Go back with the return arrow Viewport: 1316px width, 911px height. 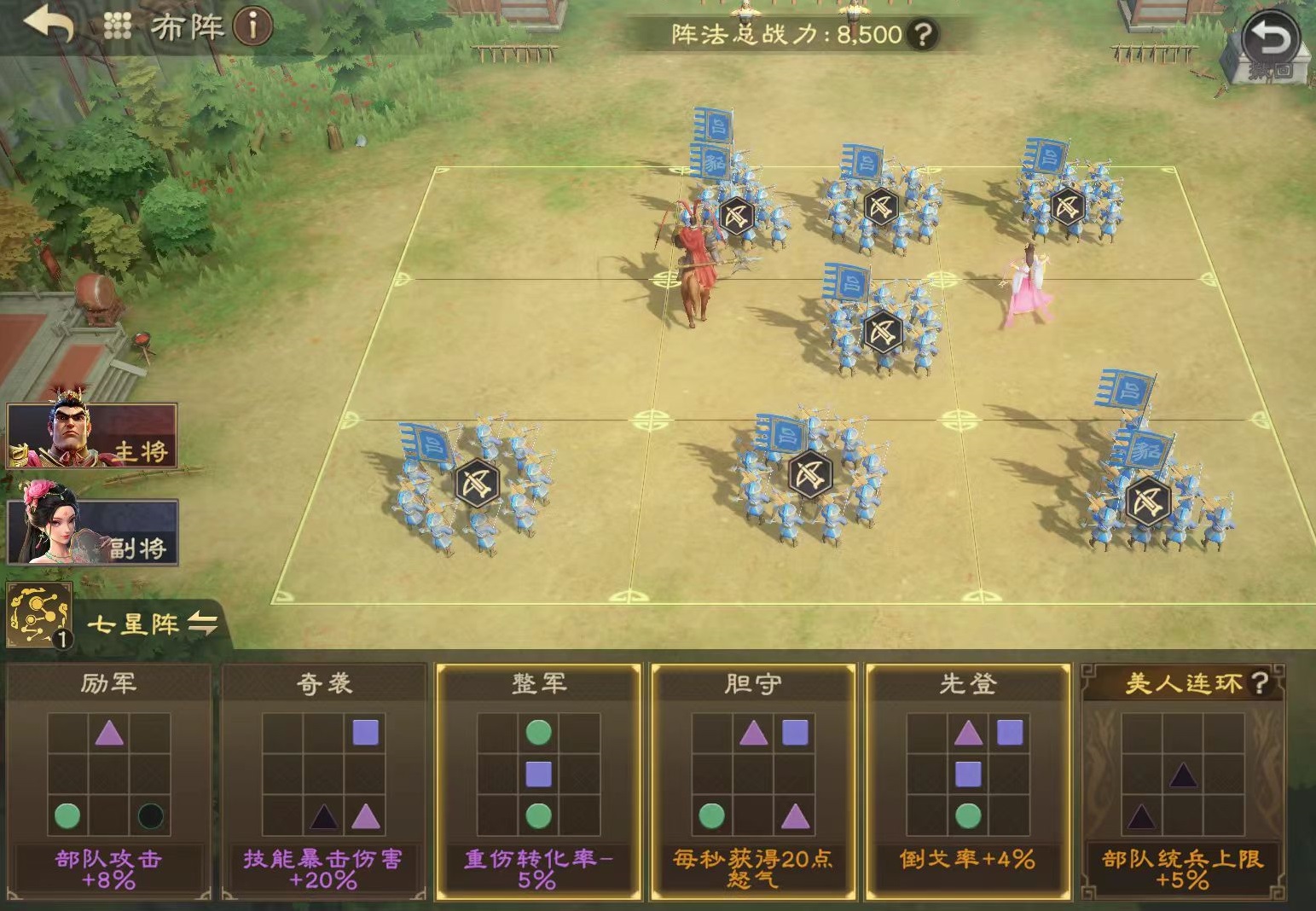click(48, 25)
